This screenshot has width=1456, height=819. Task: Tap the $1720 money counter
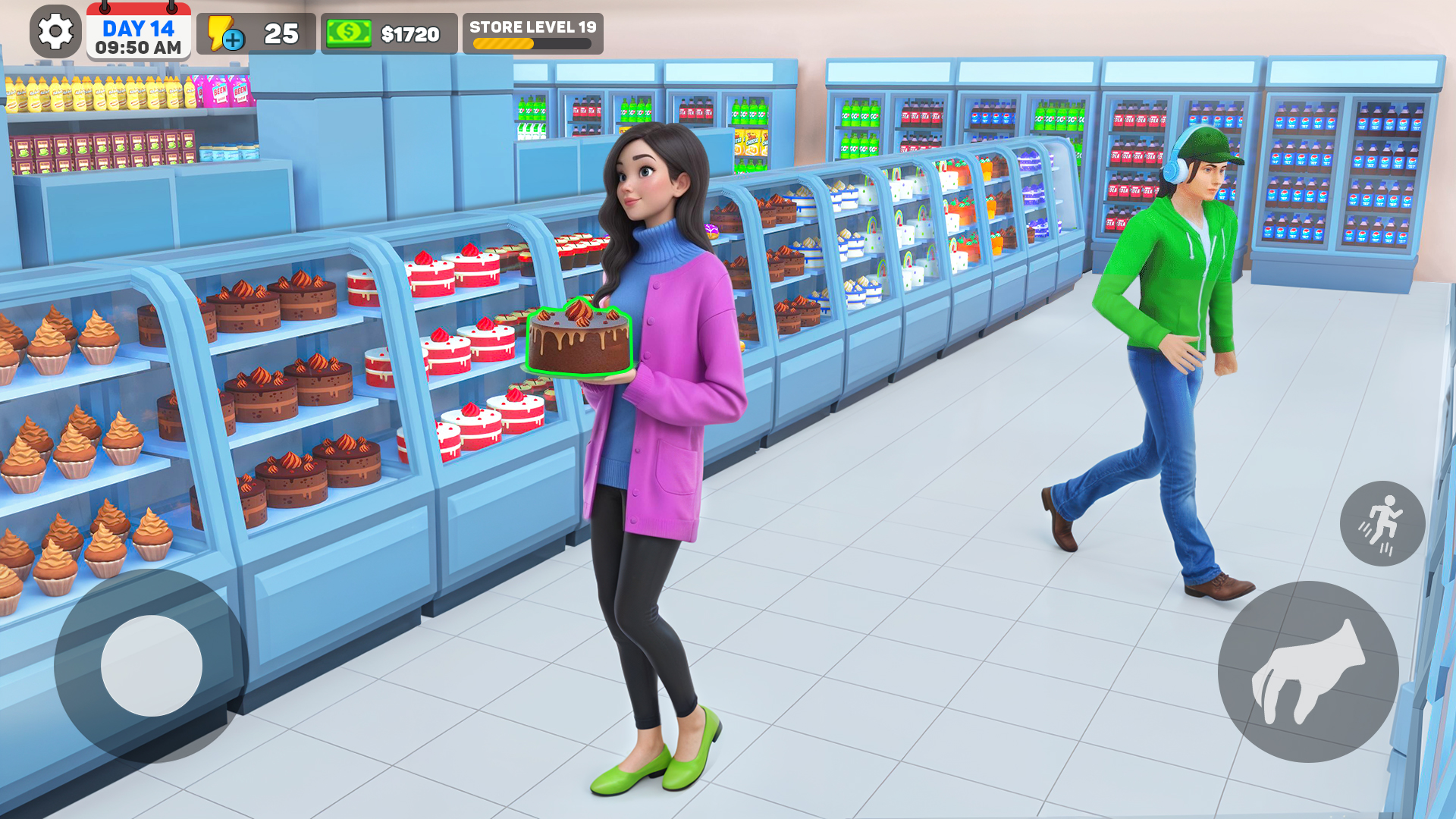pos(409,32)
